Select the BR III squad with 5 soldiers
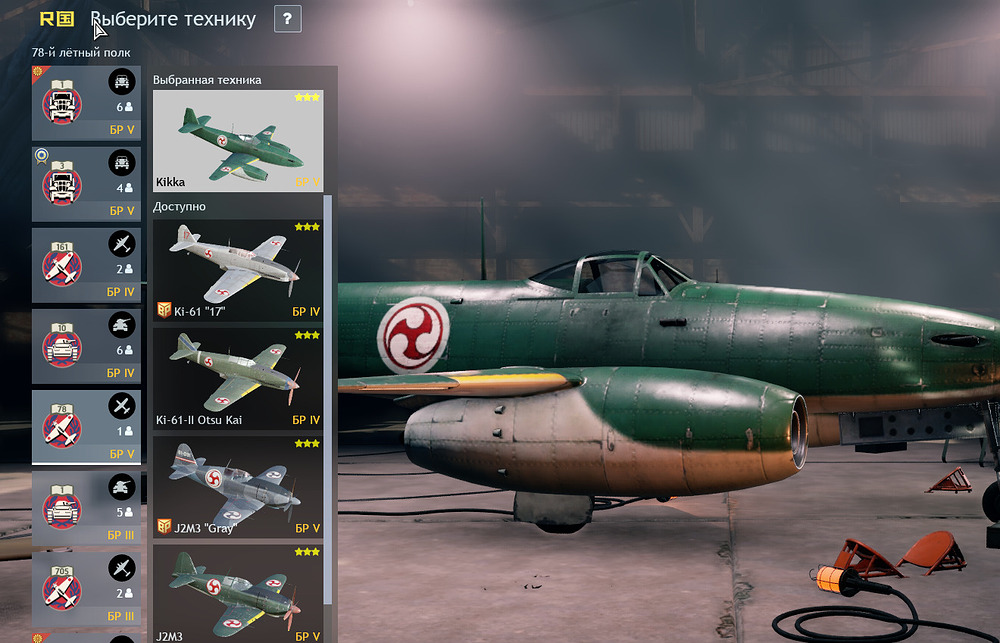Viewport: 1000px width, 643px height. 86,508
